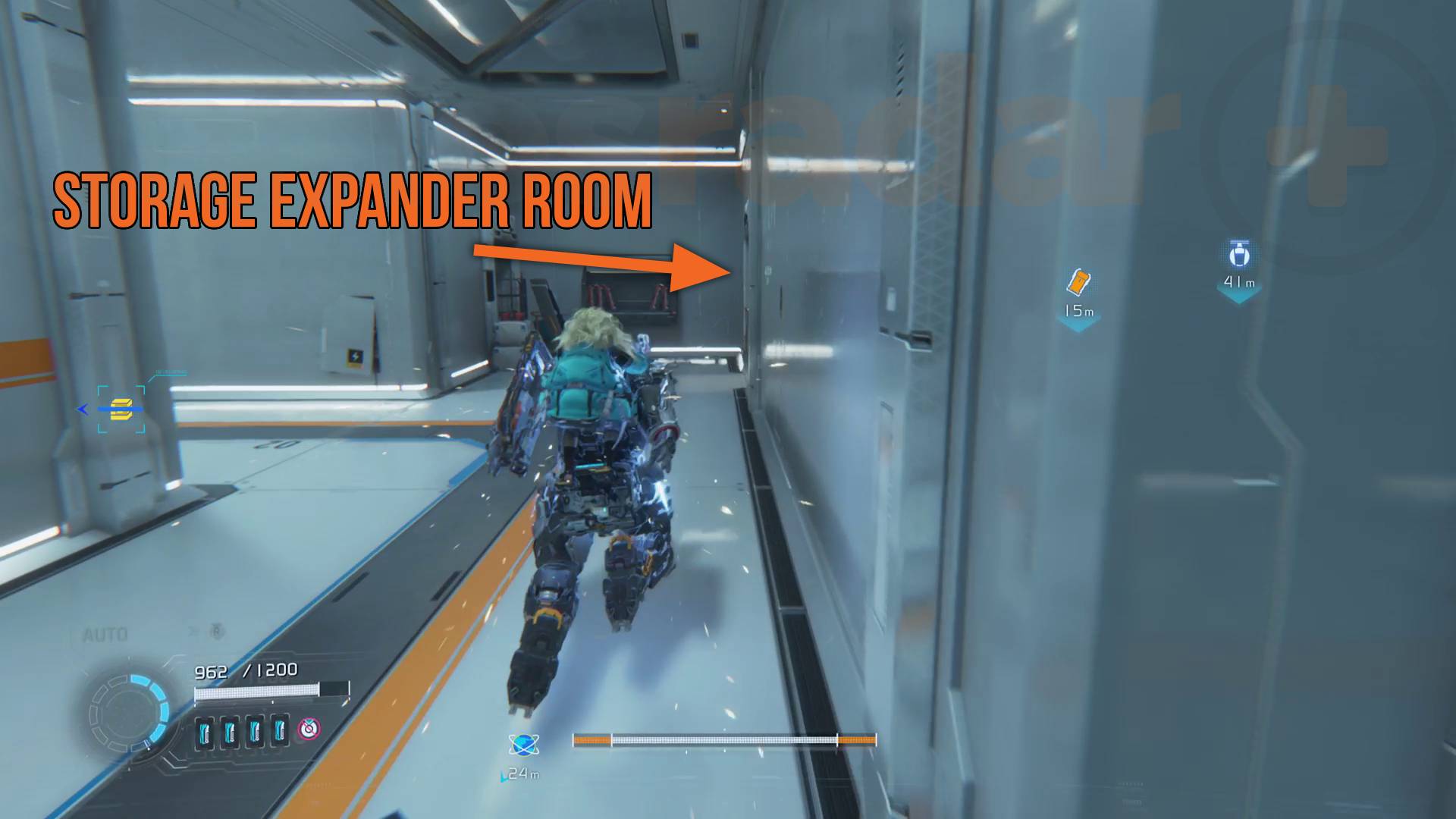Toggle the AUTO mode indicator in the lower-left HUD
This screenshot has width=1456, height=819.
106,632
